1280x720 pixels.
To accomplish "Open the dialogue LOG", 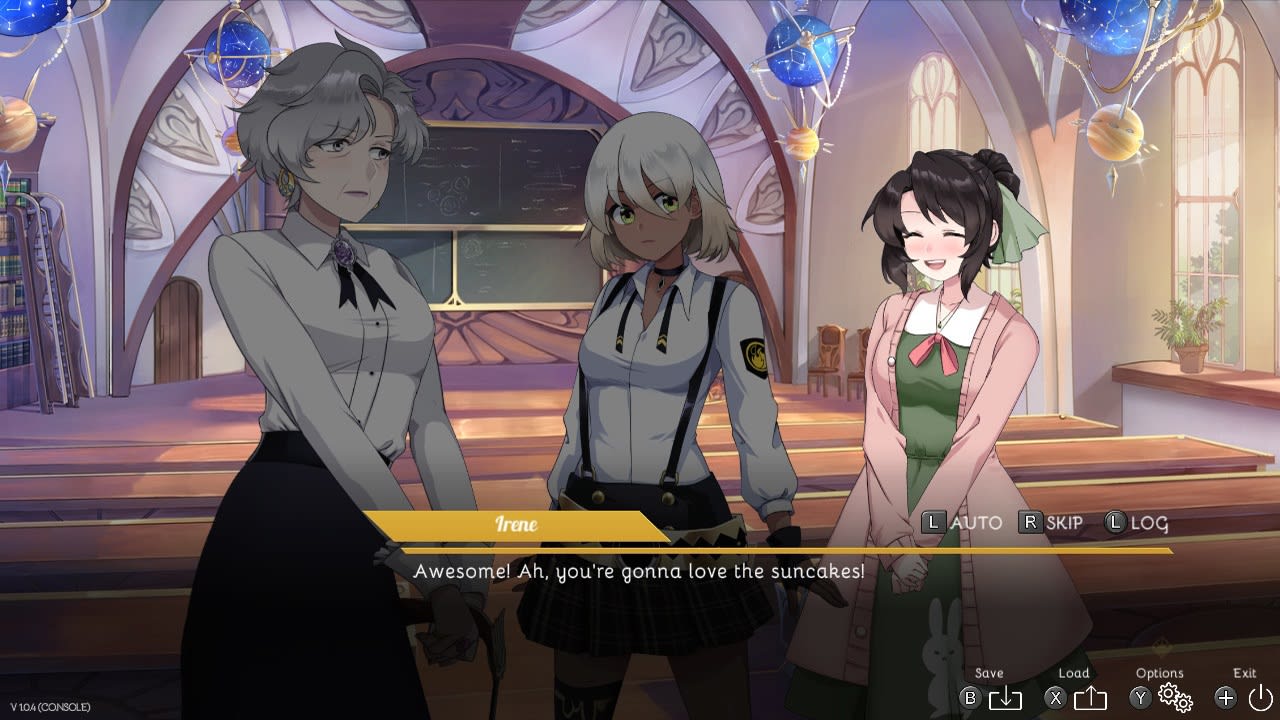I will pyautogui.click(x=1136, y=522).
